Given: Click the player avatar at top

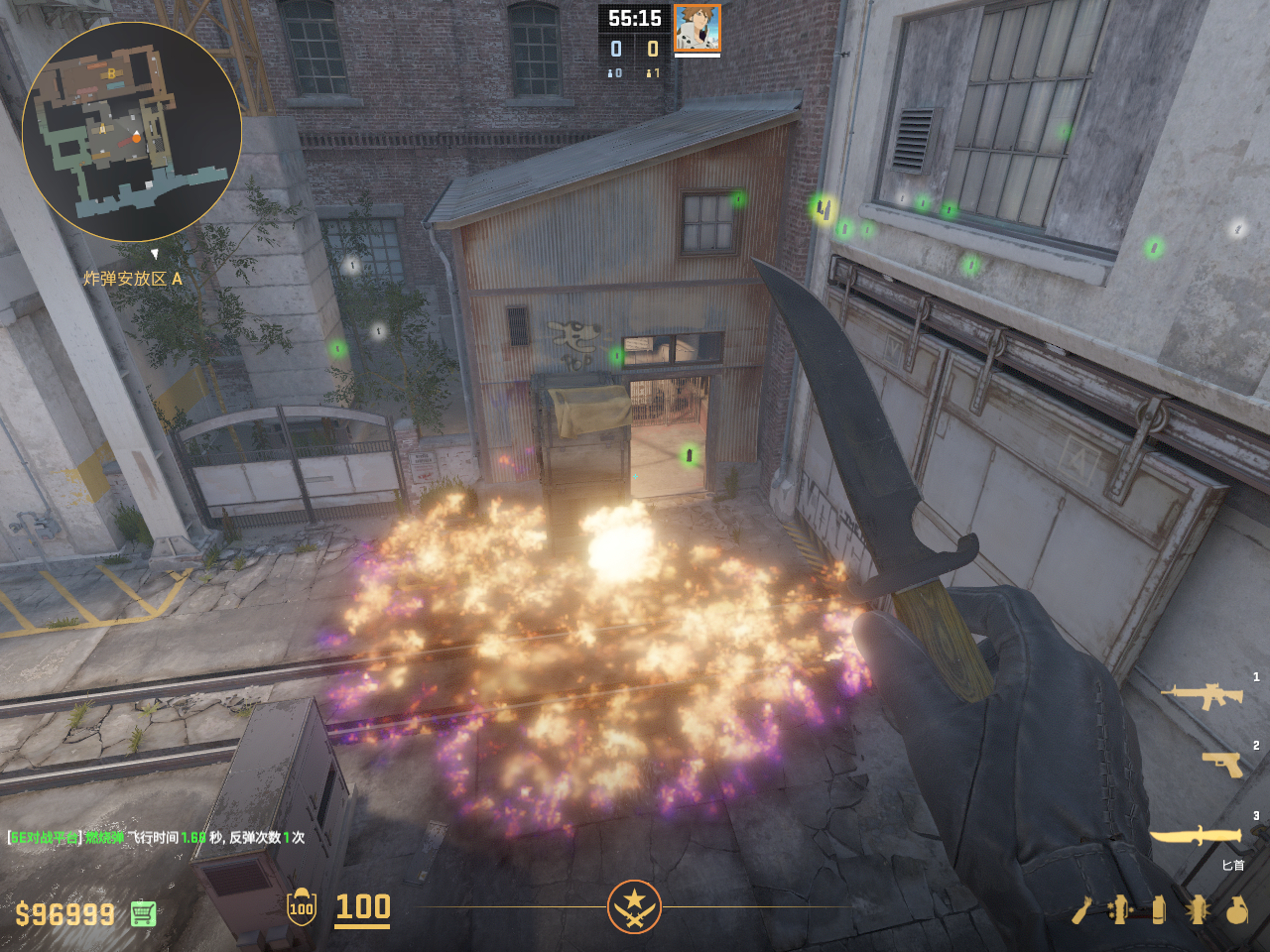Looking at the screenshot, I should tap(697, 28).
